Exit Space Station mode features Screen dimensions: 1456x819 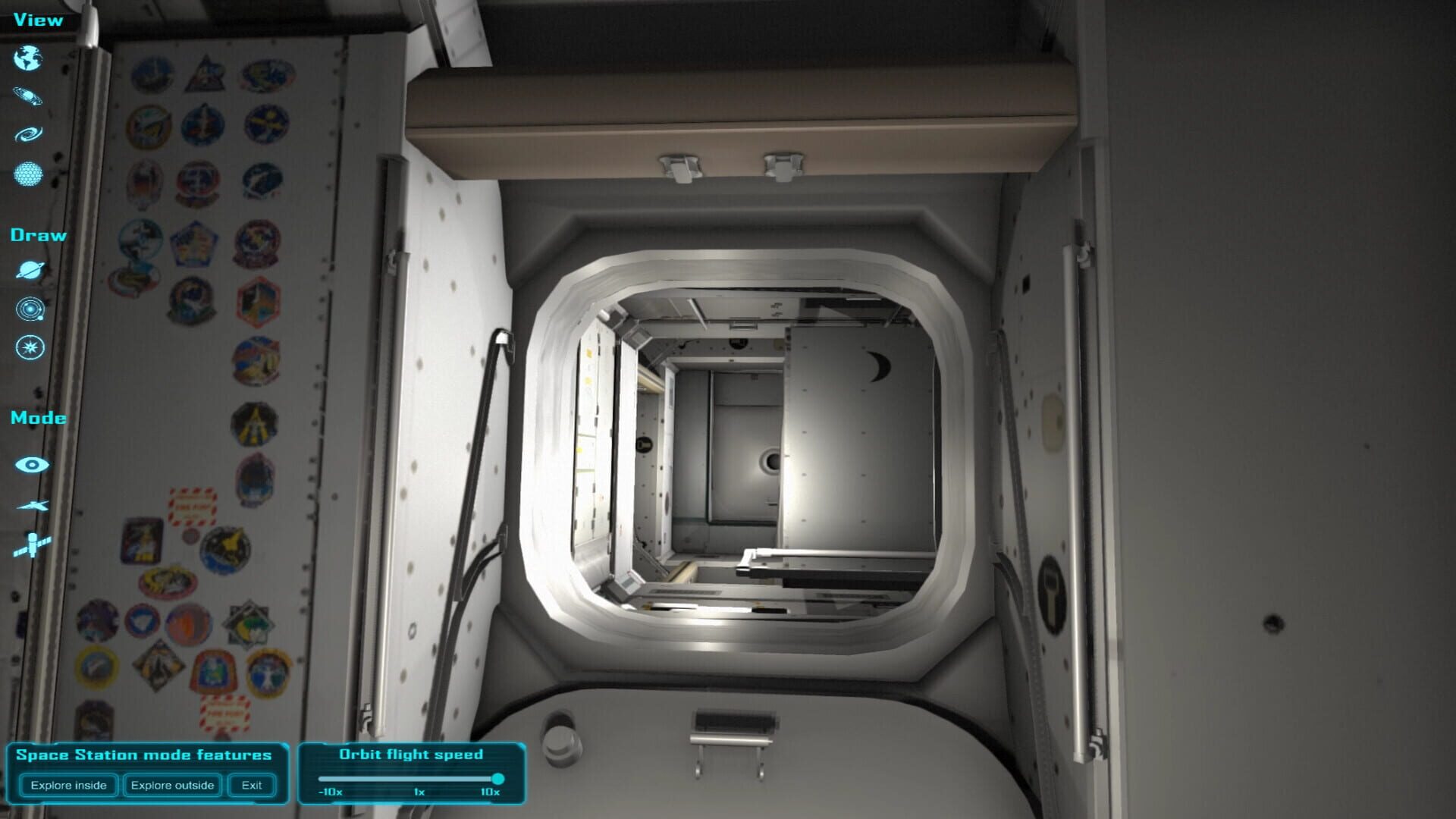(251, 785)
